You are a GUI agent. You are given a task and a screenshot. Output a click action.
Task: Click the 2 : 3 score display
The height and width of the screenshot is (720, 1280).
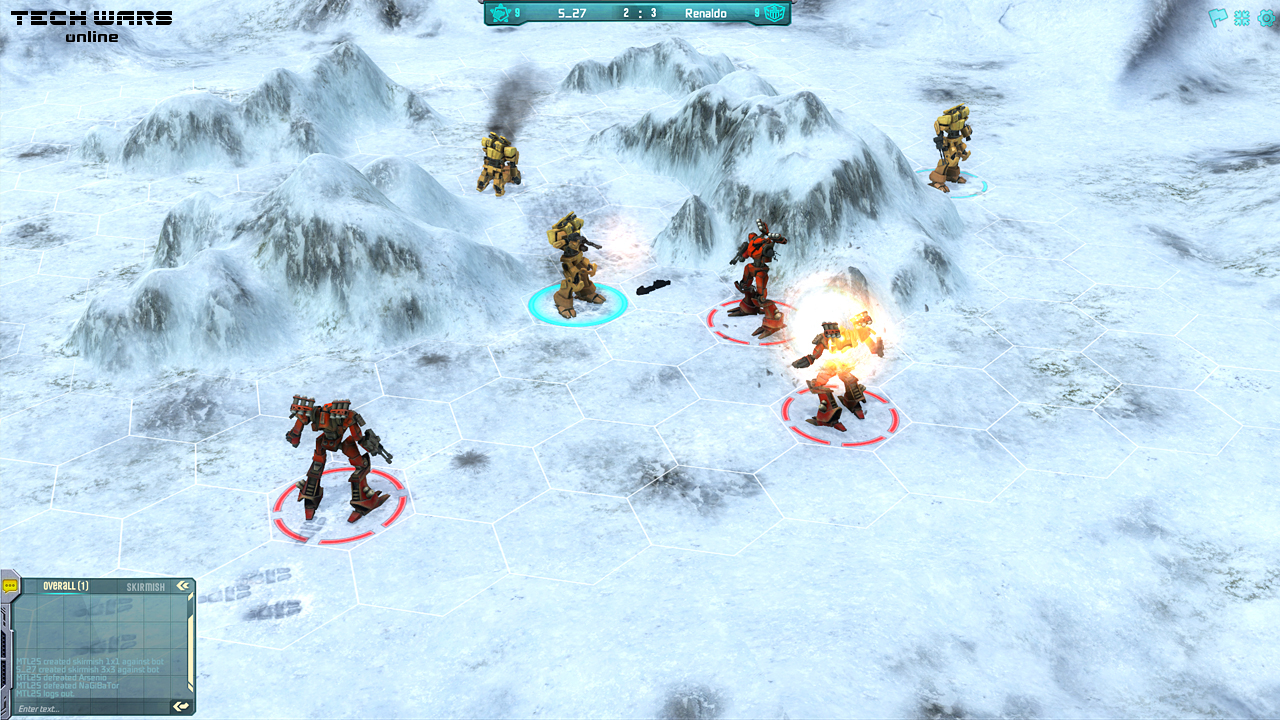[x=638, y=14]
